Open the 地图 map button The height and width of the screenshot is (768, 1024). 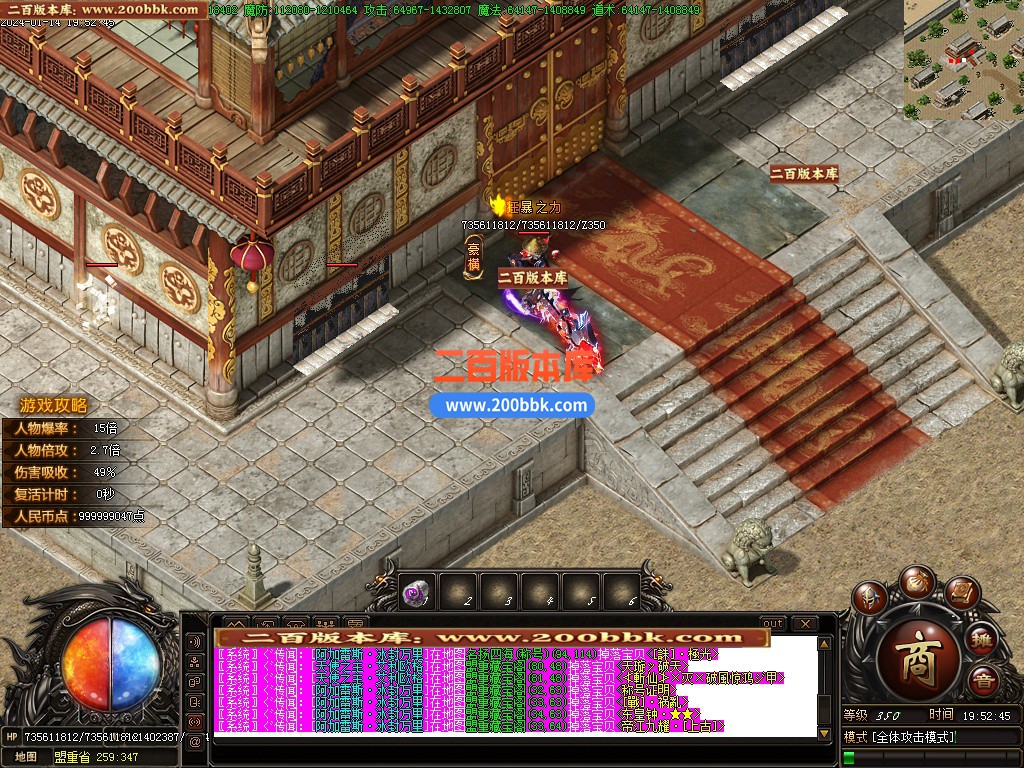point(26,757)
